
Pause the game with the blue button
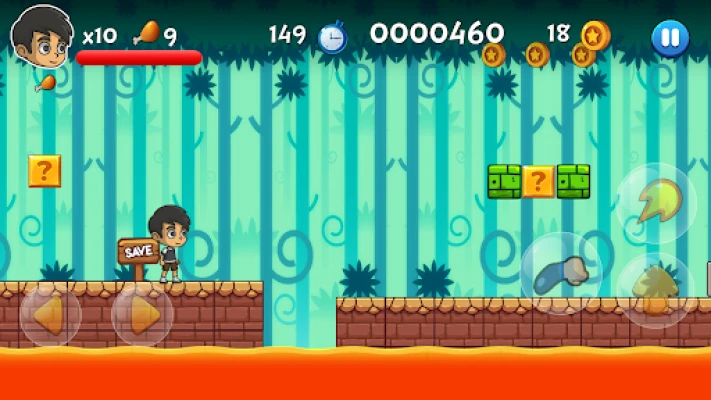tap(669, 39)
